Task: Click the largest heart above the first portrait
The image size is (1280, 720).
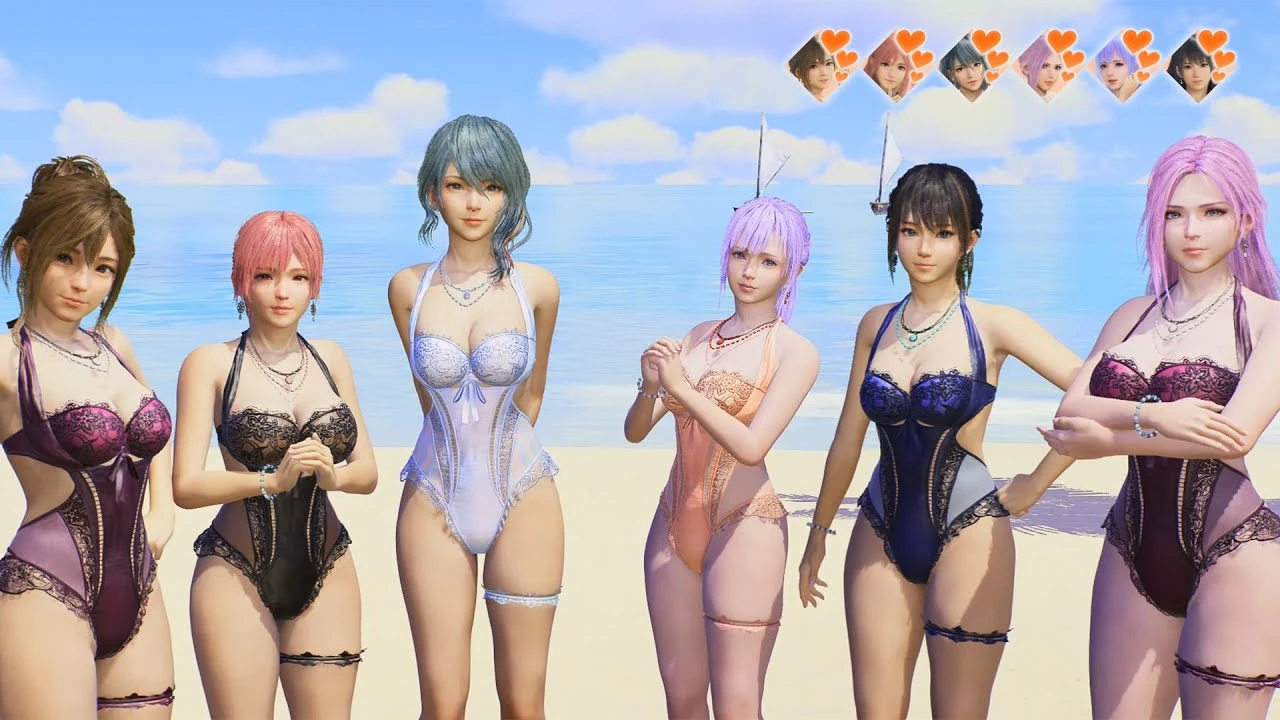Action: click(x=835, y=42)
